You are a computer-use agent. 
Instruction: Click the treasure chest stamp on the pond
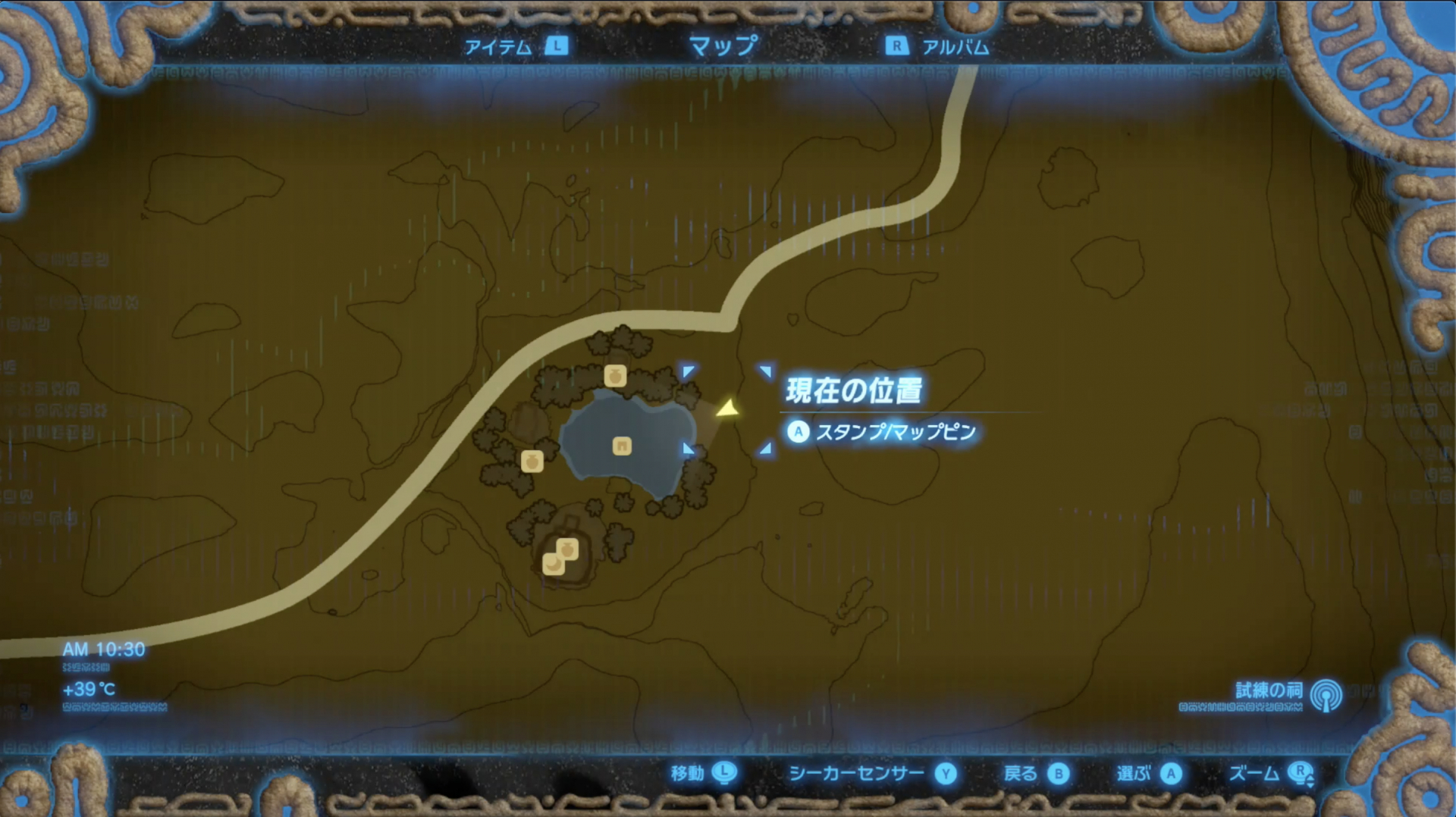622,447
